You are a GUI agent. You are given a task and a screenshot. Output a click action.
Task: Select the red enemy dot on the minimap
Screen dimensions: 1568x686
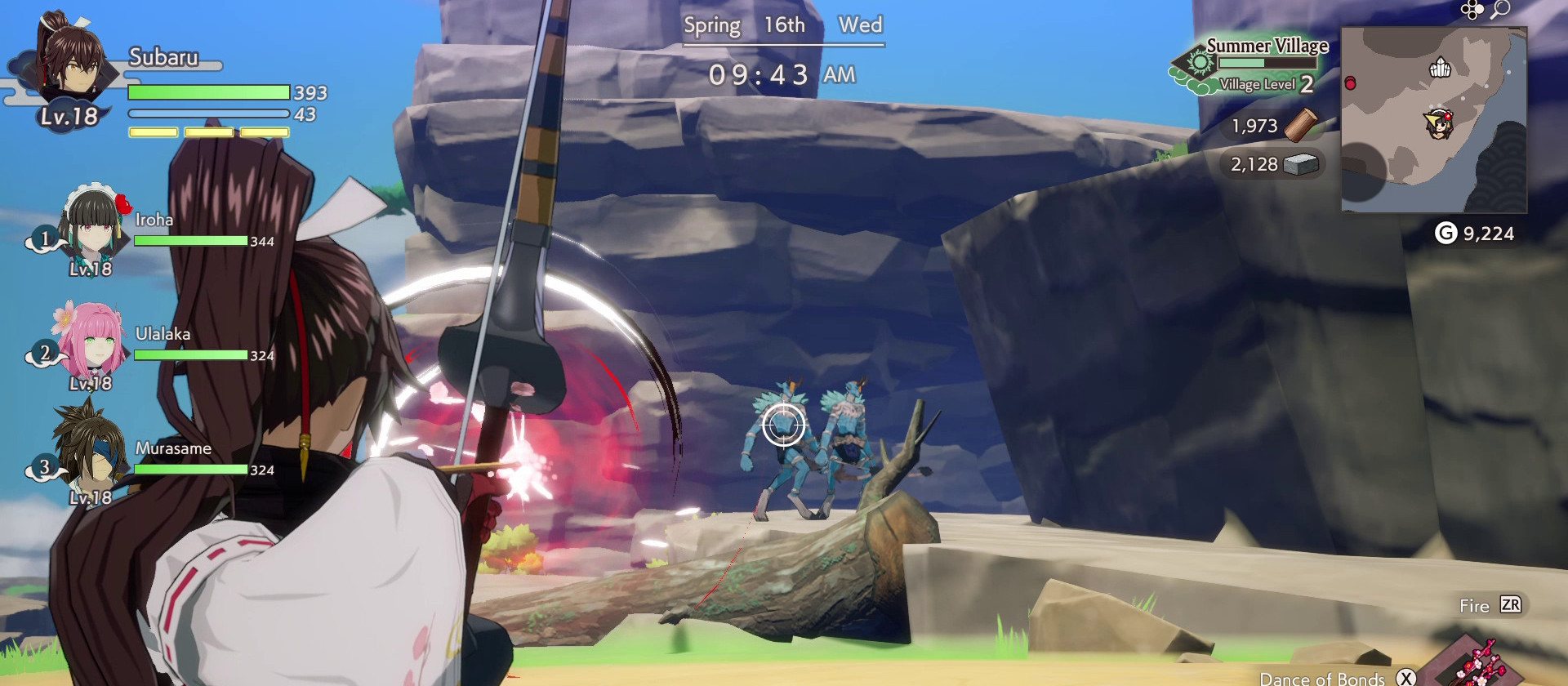[x=1349, y=82]
